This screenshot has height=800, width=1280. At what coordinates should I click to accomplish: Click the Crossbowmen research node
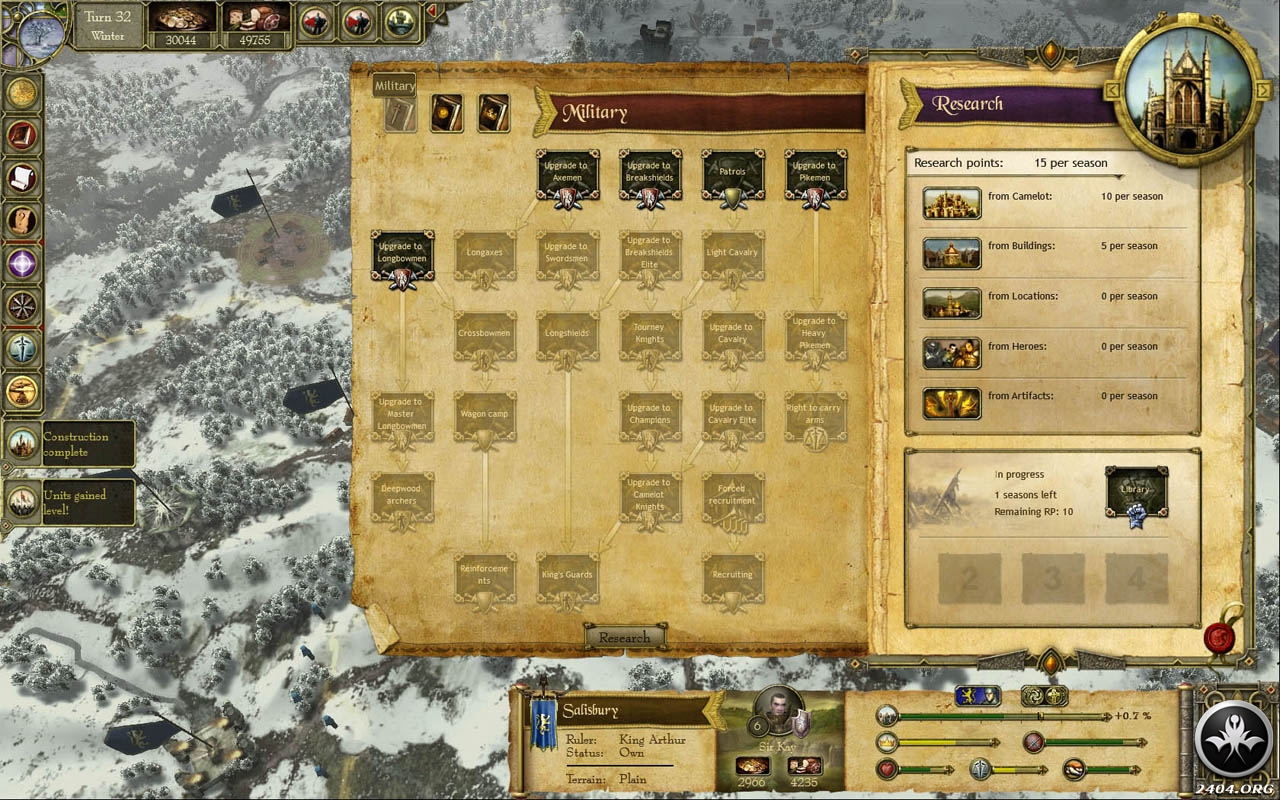pos(485,335)
